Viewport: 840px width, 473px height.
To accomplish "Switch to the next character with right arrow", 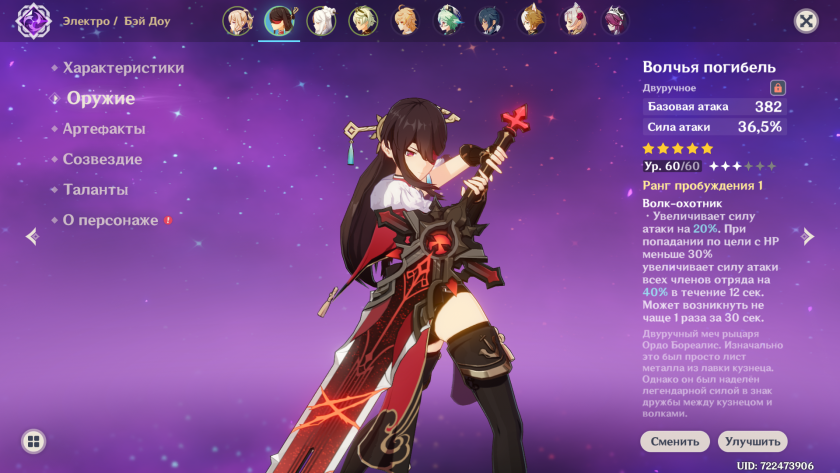I will coord(808,236).
